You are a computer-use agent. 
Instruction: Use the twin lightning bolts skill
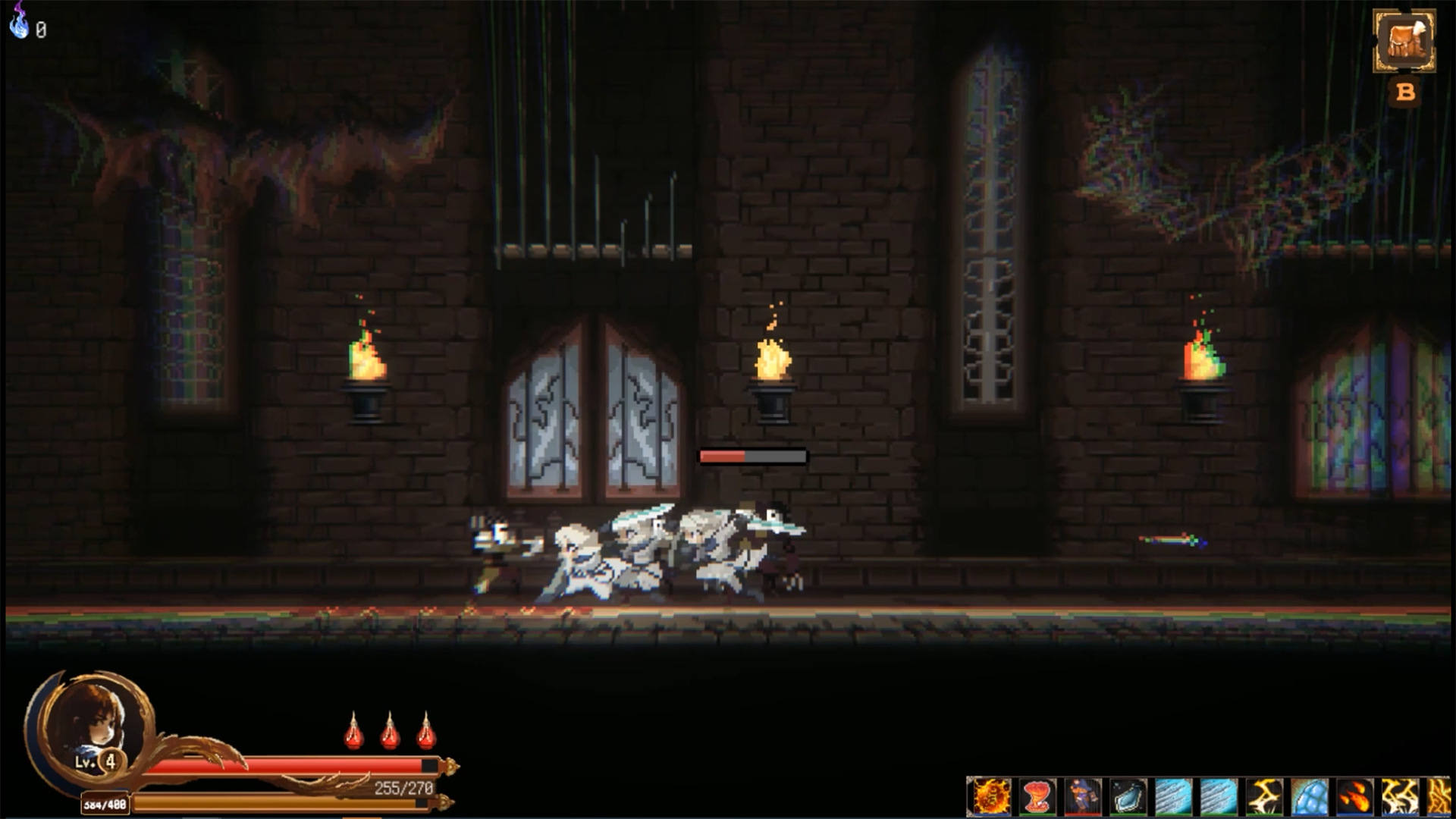[1400, 797]
